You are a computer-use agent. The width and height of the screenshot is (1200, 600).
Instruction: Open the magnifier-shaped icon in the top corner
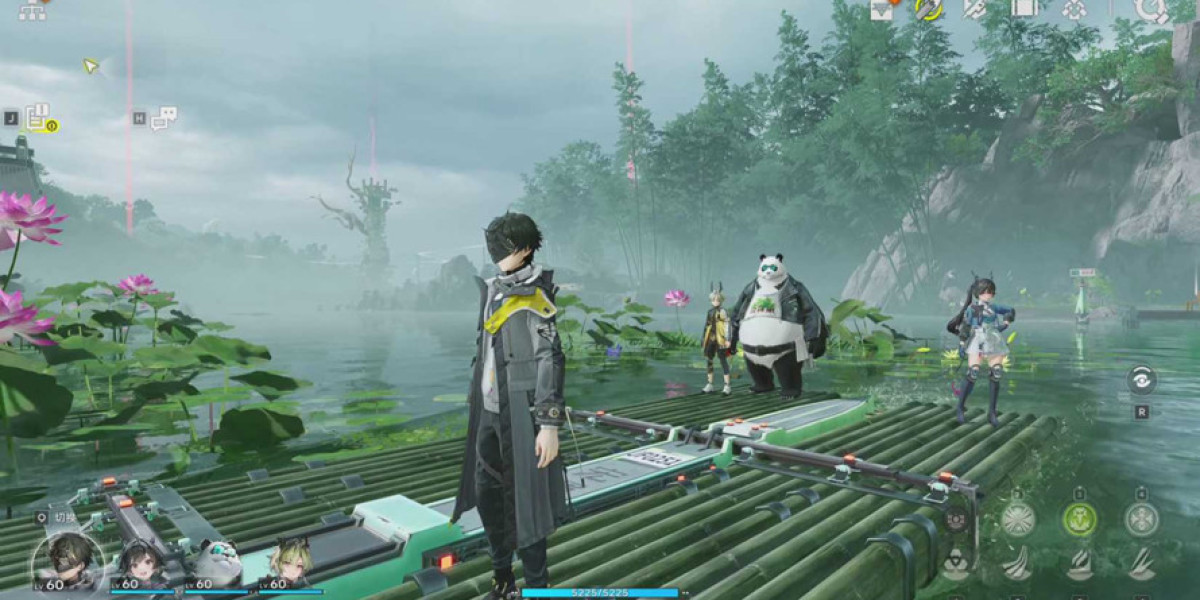(x=1151, y=9)
